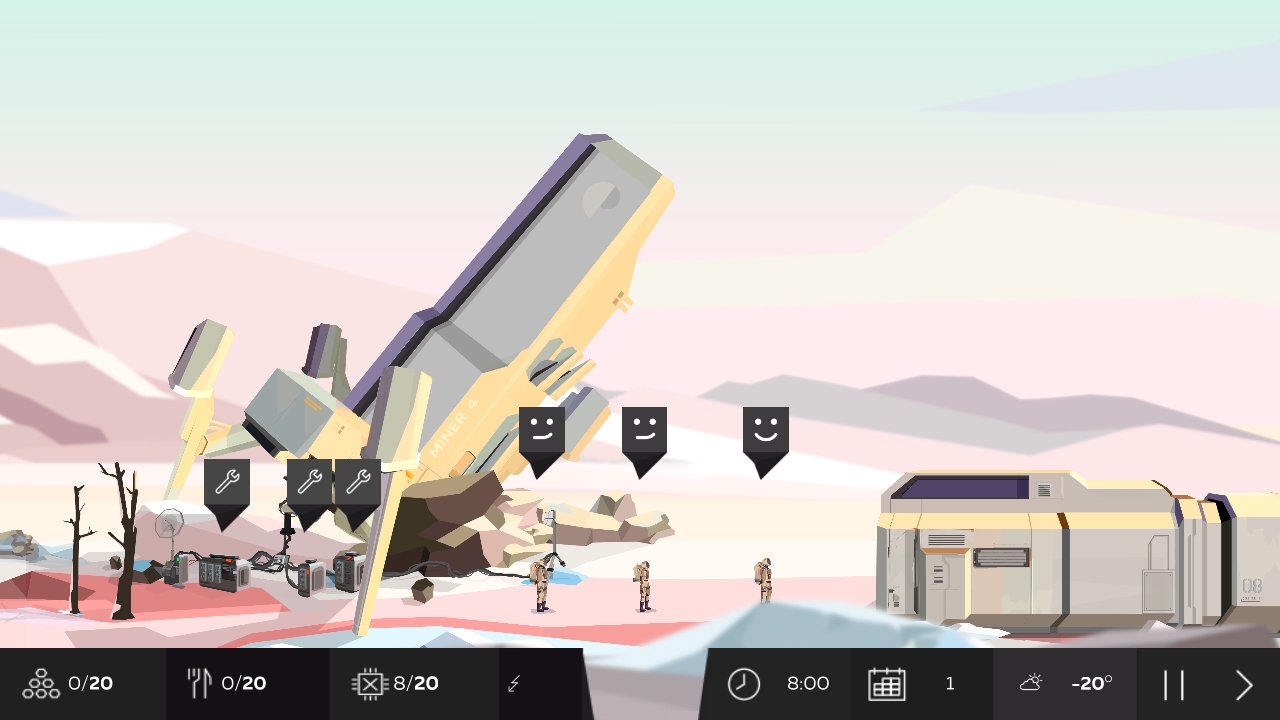Pause the game with the pause button
This screenshot has width=1280, height=720.
(1175, 683)
